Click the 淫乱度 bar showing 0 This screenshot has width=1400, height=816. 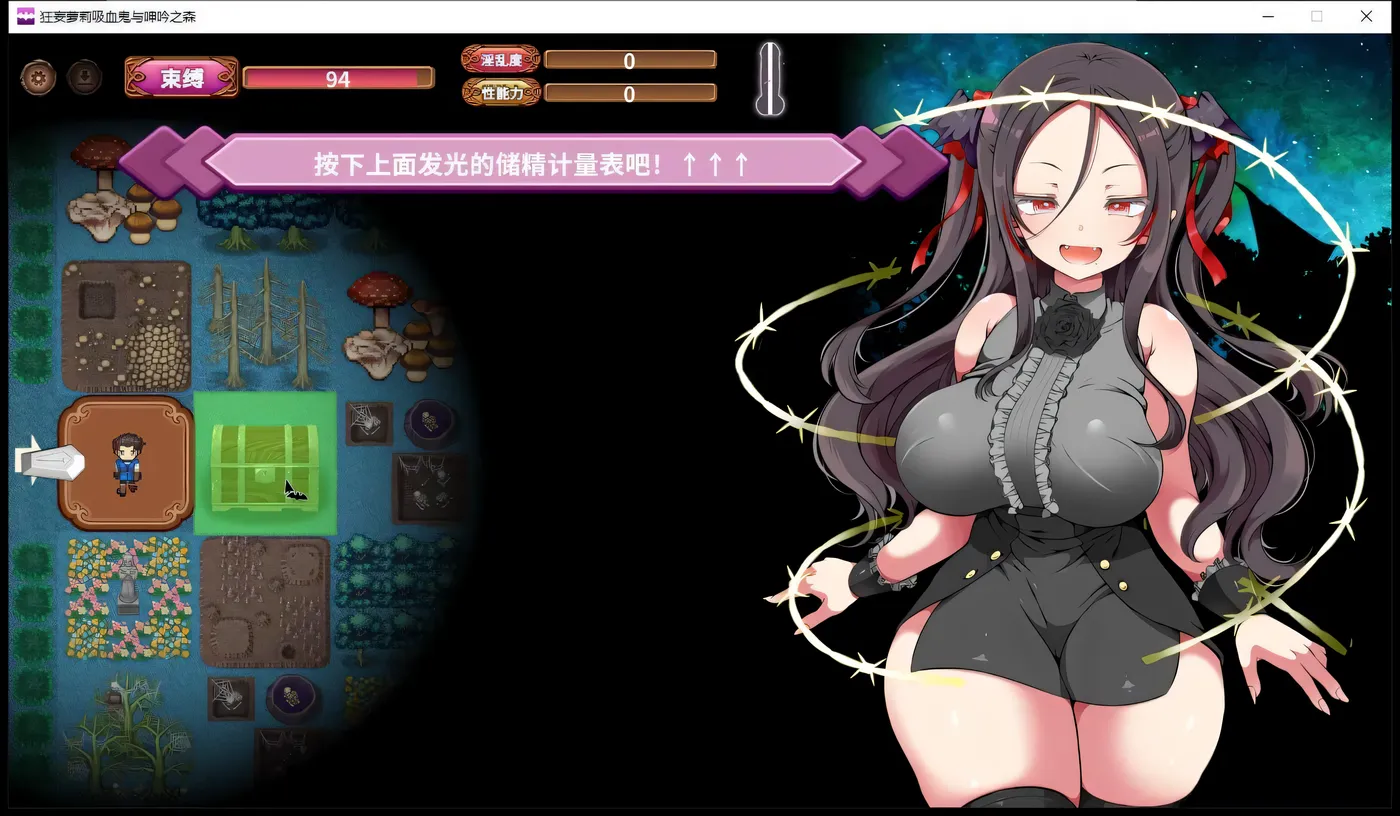point(629,60)
